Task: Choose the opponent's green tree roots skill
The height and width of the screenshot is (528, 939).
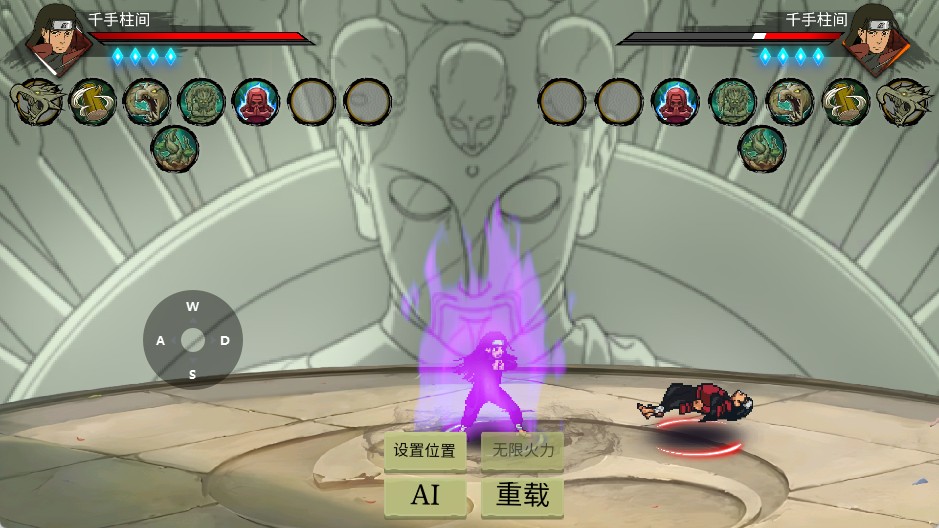Action: [x=762, y=148]
